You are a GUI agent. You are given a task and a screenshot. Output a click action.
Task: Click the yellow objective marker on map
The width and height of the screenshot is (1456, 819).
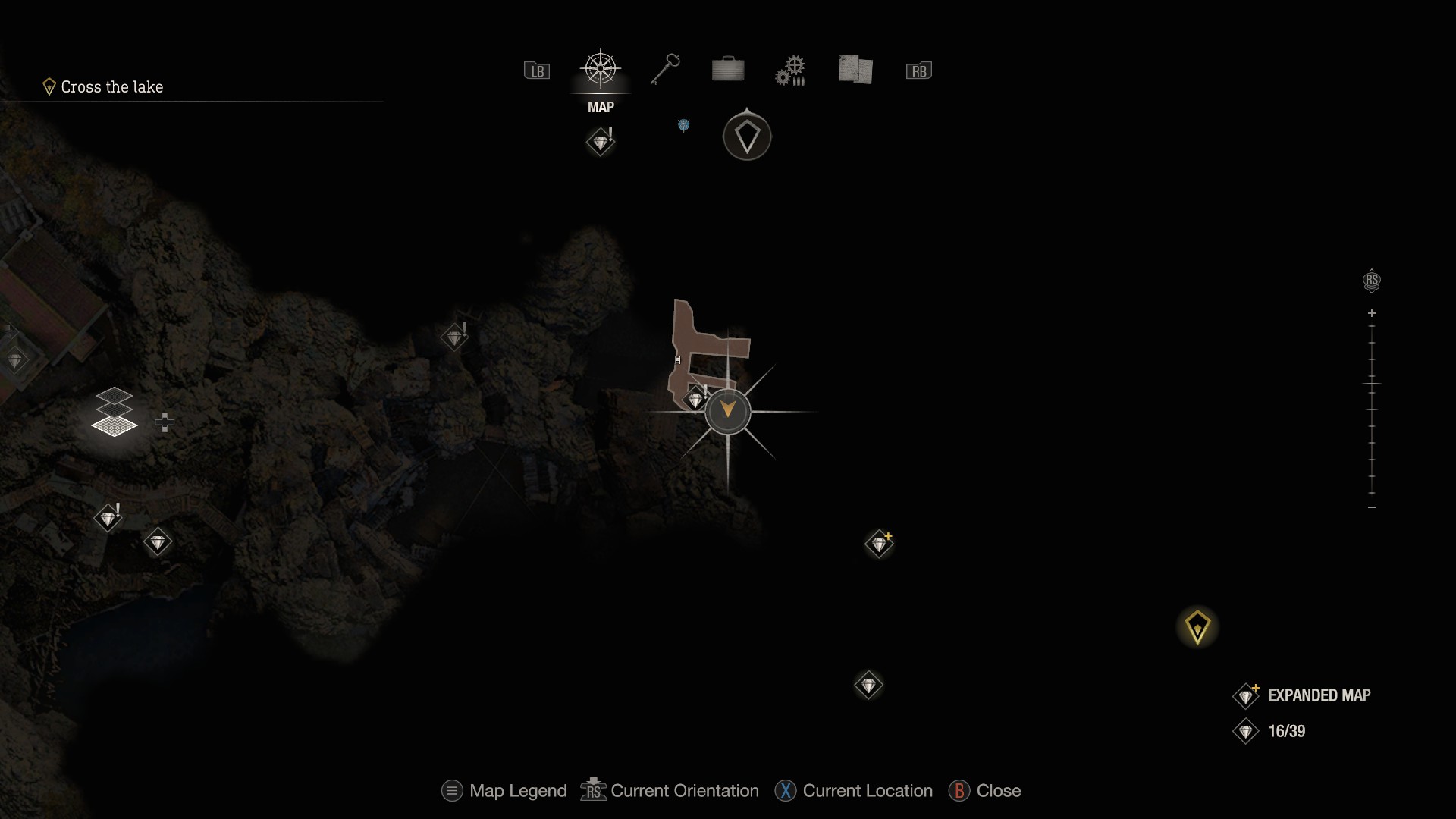coord(1197,627)
